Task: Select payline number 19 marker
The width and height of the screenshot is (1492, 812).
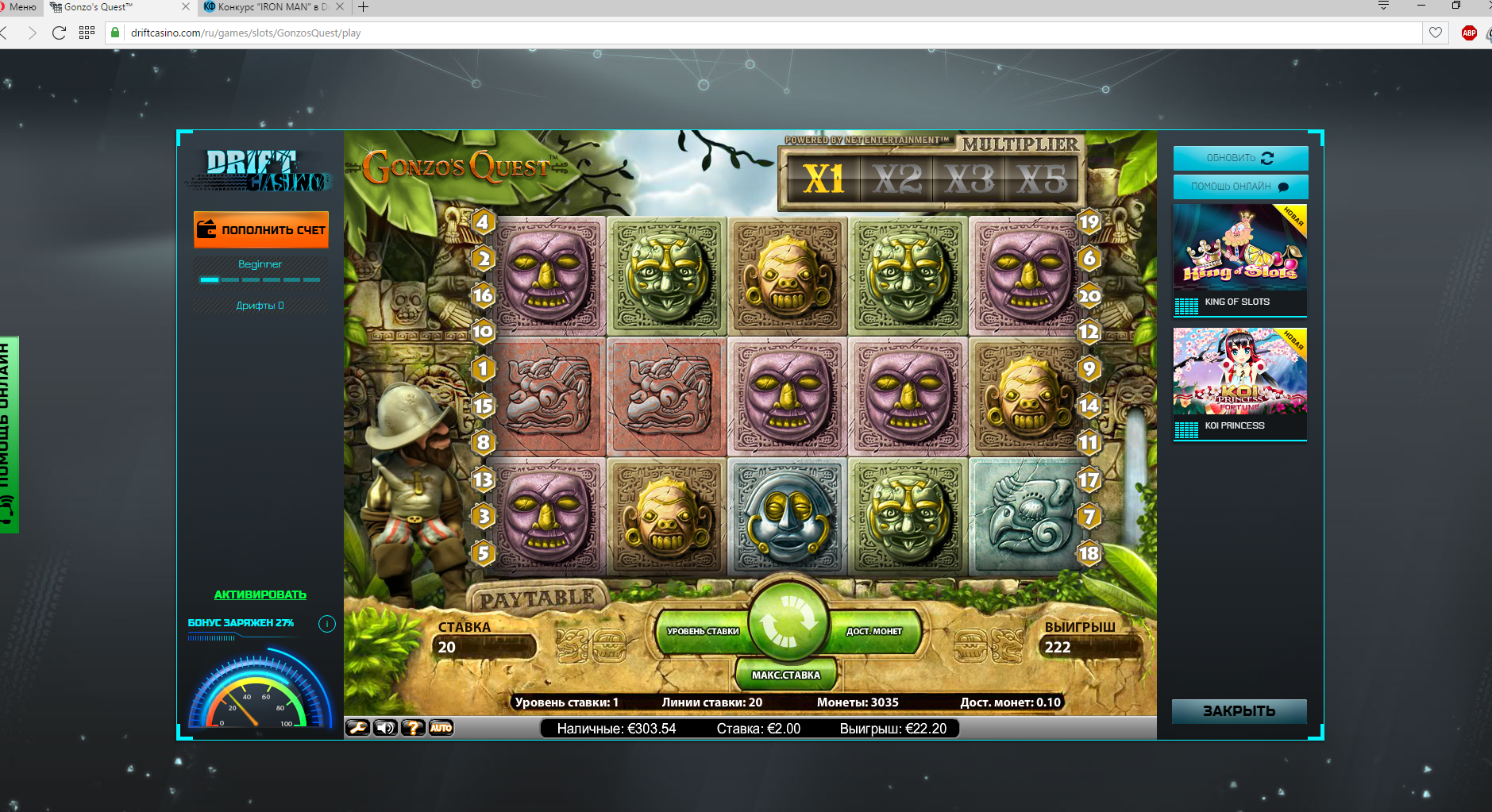Action: pyautogui.click(x=1089, y=221)
